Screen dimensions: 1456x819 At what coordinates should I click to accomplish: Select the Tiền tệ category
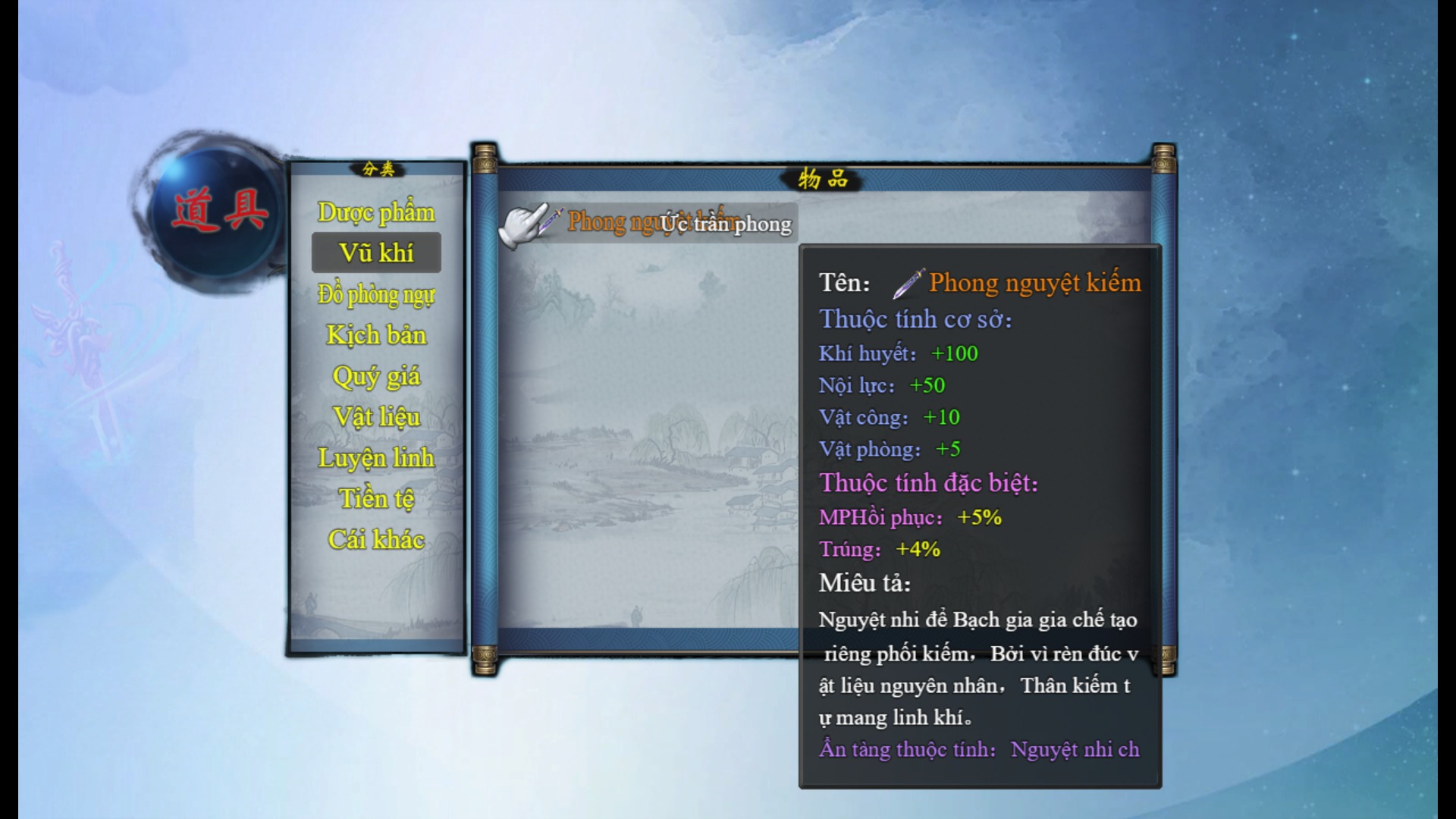click(x=375, y=497)
